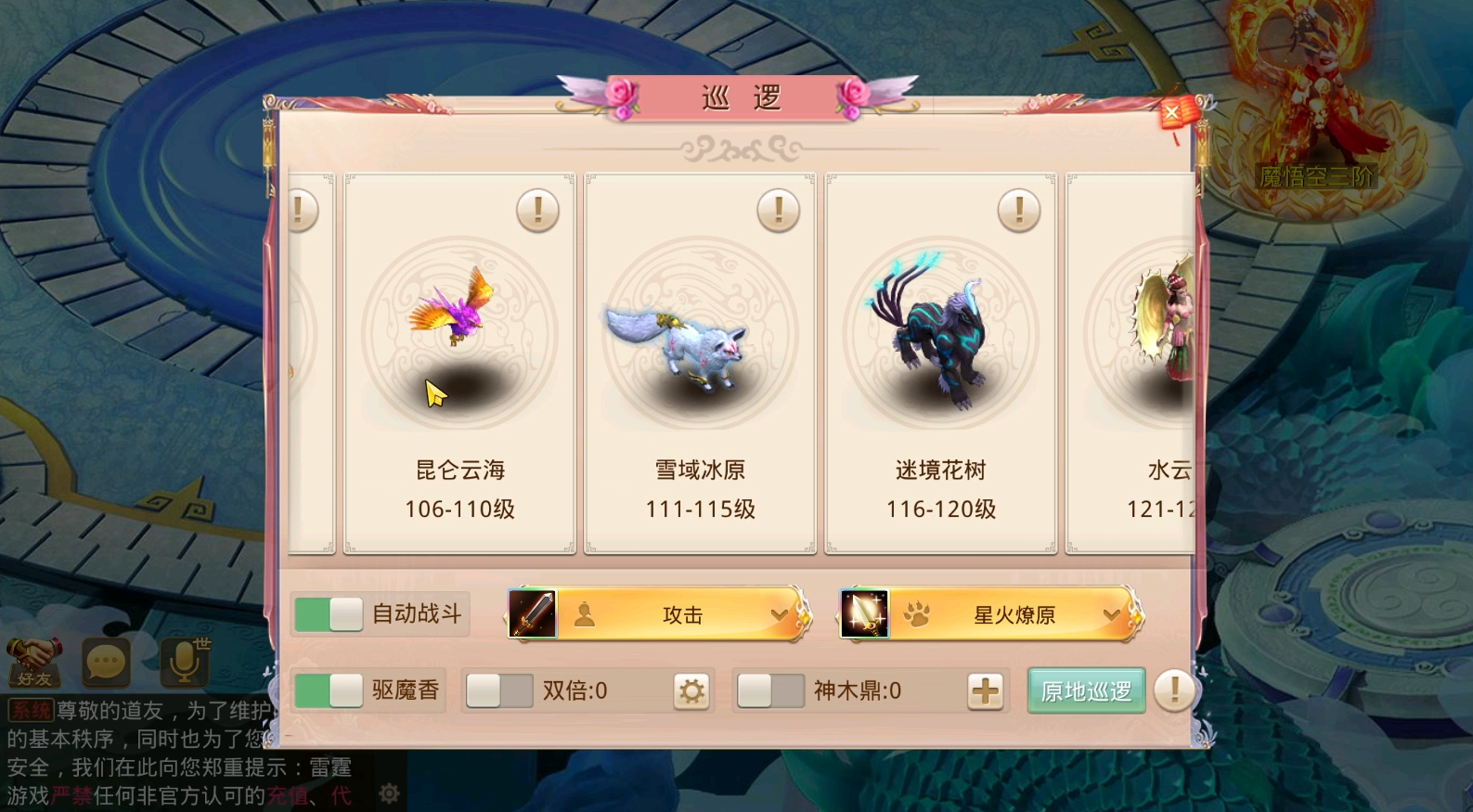This screenshot has width=1473, height=812.
Task: Enable the 神木鼎 toggle
Action: 771,690
